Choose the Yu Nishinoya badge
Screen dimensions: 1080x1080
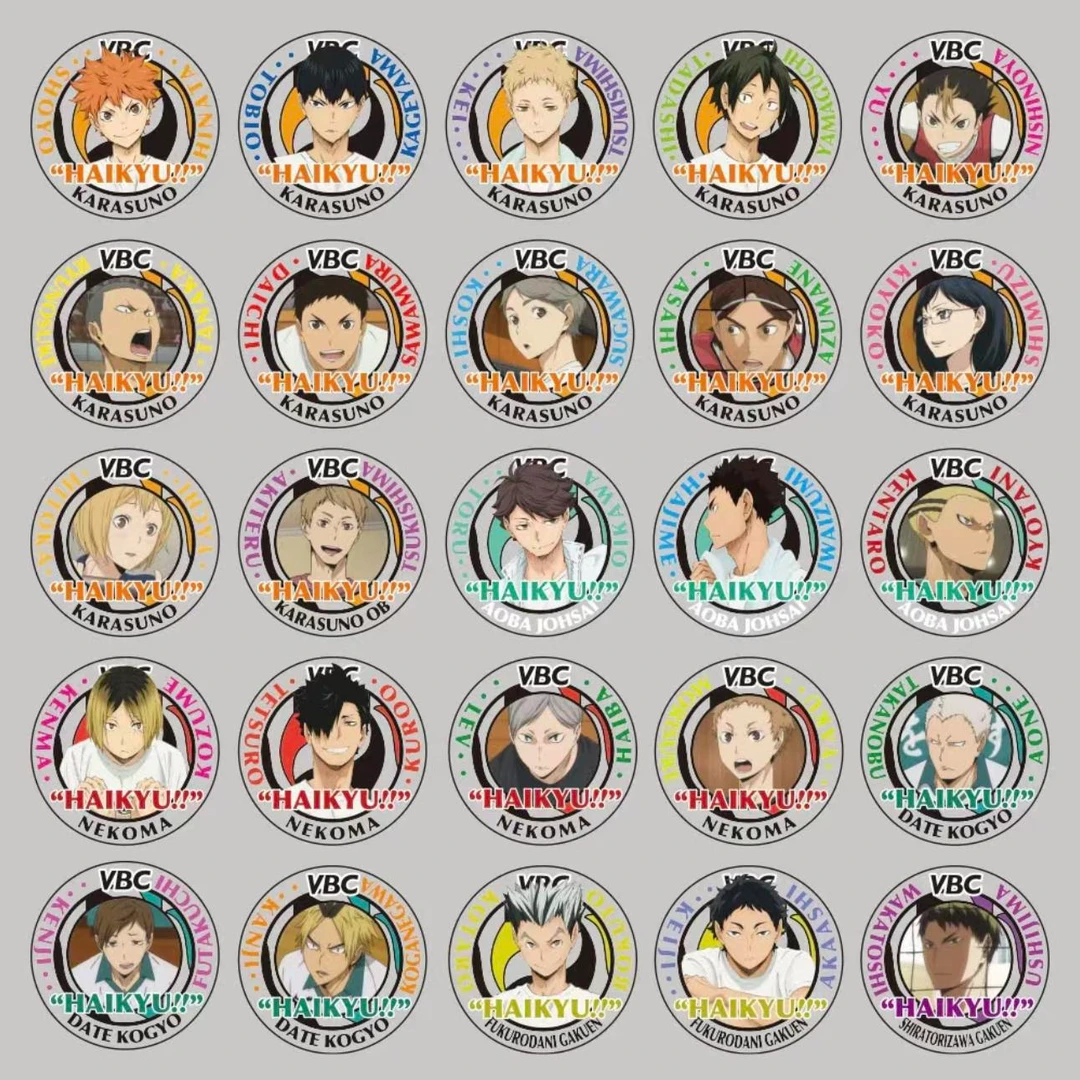(955, 124)
